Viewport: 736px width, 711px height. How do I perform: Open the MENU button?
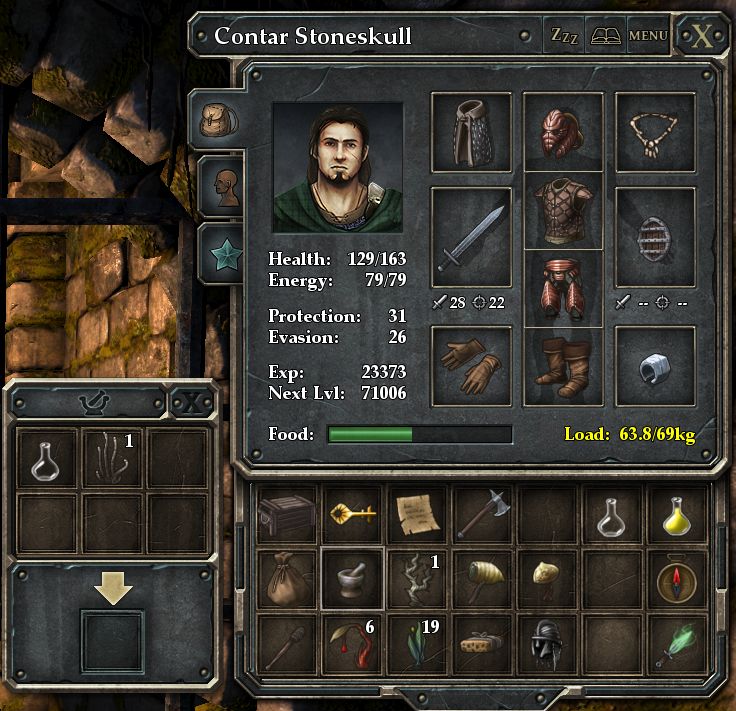point(648,36)
